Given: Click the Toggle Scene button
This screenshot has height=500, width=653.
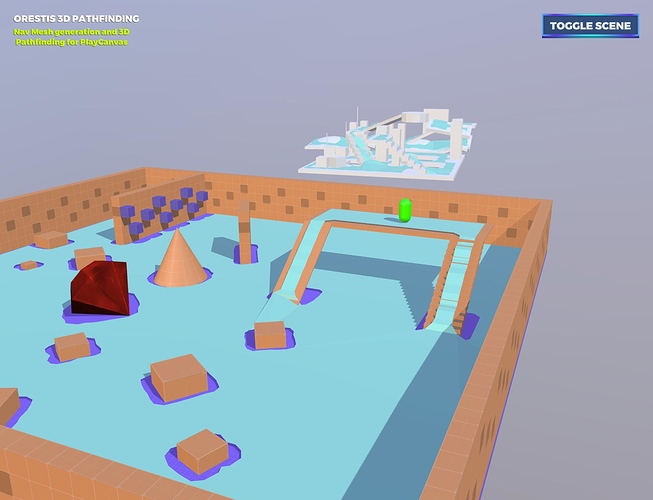Looking at the screenshot, I should click(x=590, y=25).
